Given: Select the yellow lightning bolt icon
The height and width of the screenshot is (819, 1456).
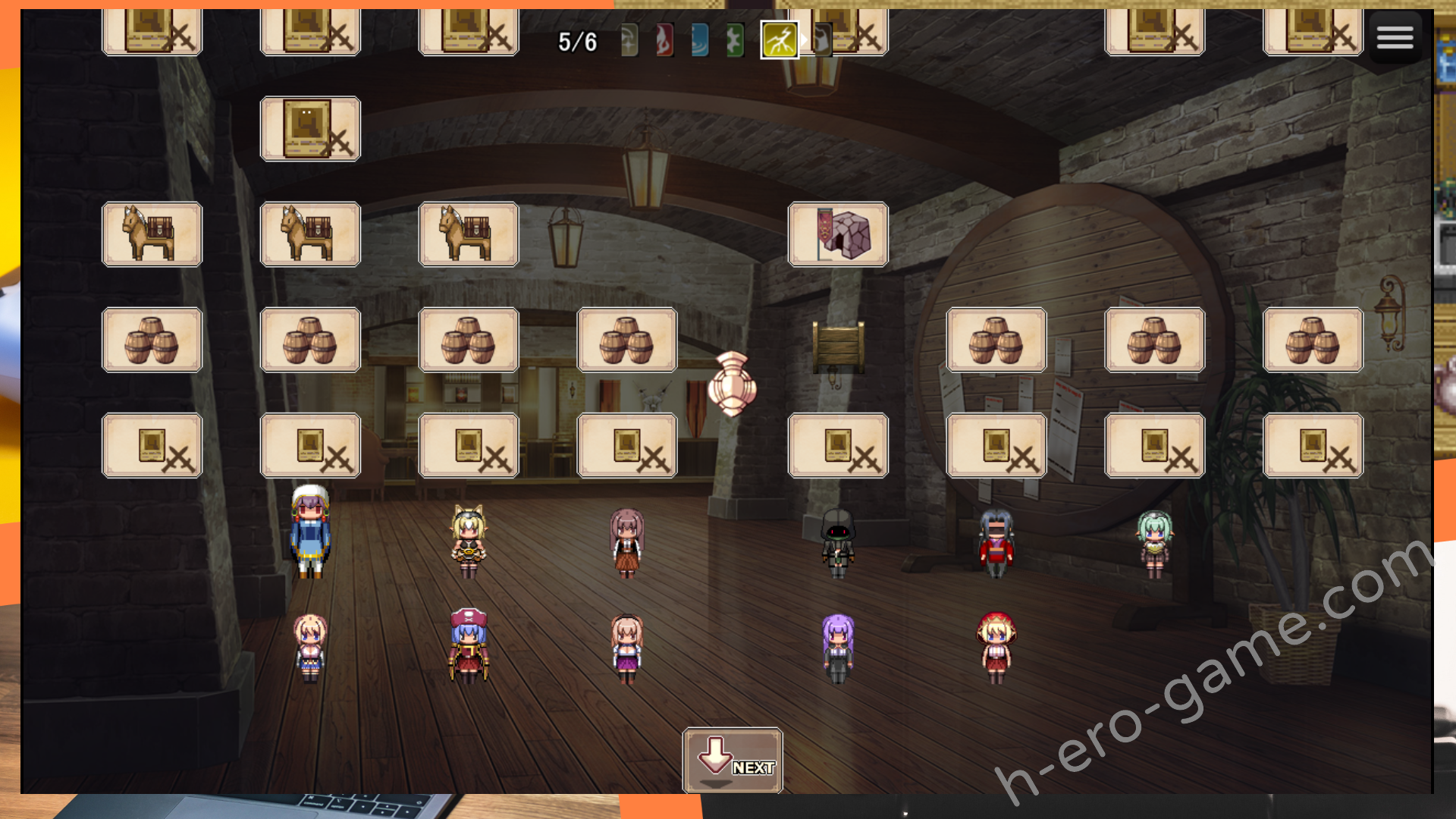Looking at the screenshot, I should coord(780,41).
